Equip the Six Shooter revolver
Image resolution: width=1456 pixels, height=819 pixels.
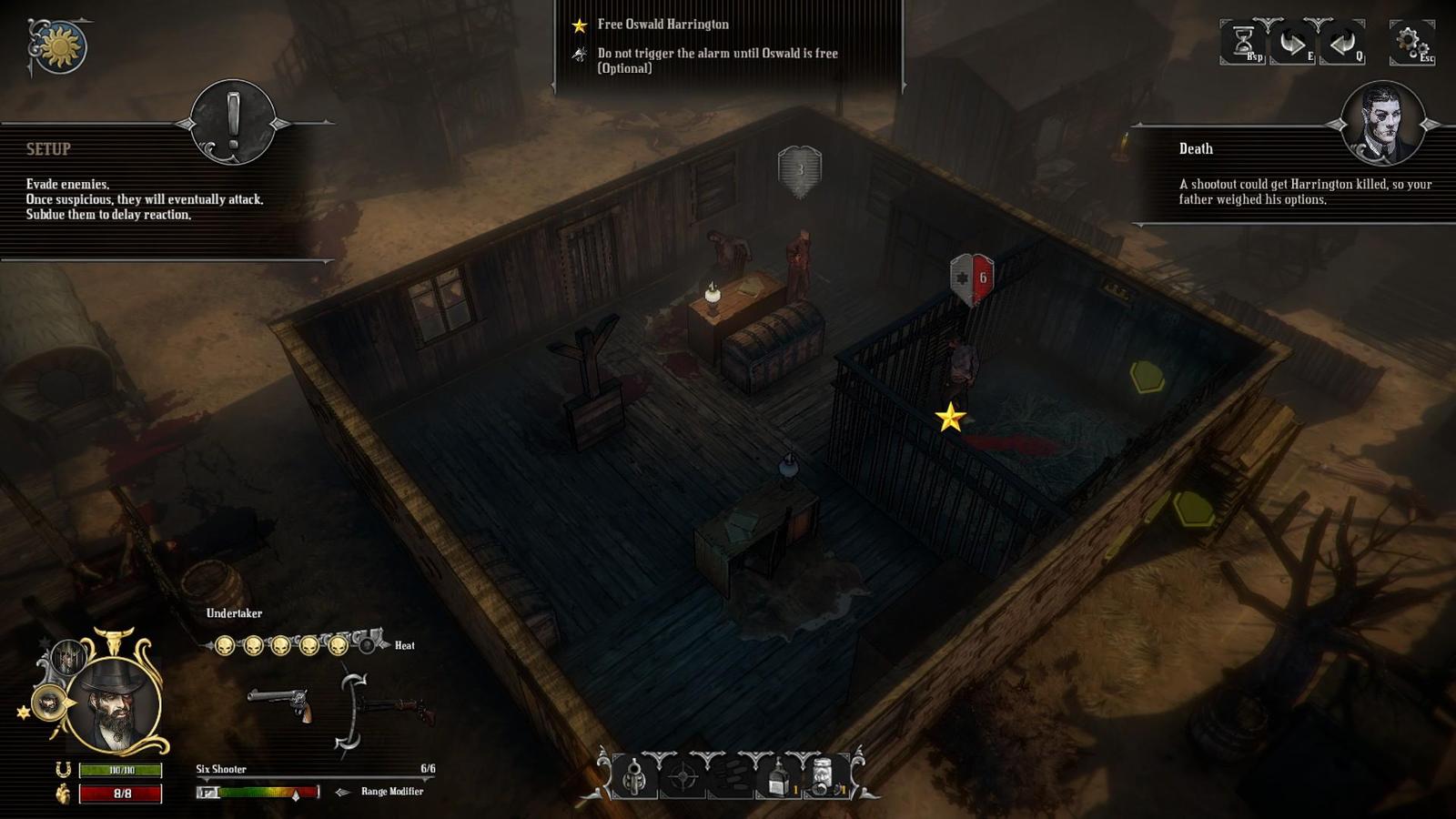tap(280, 703)
